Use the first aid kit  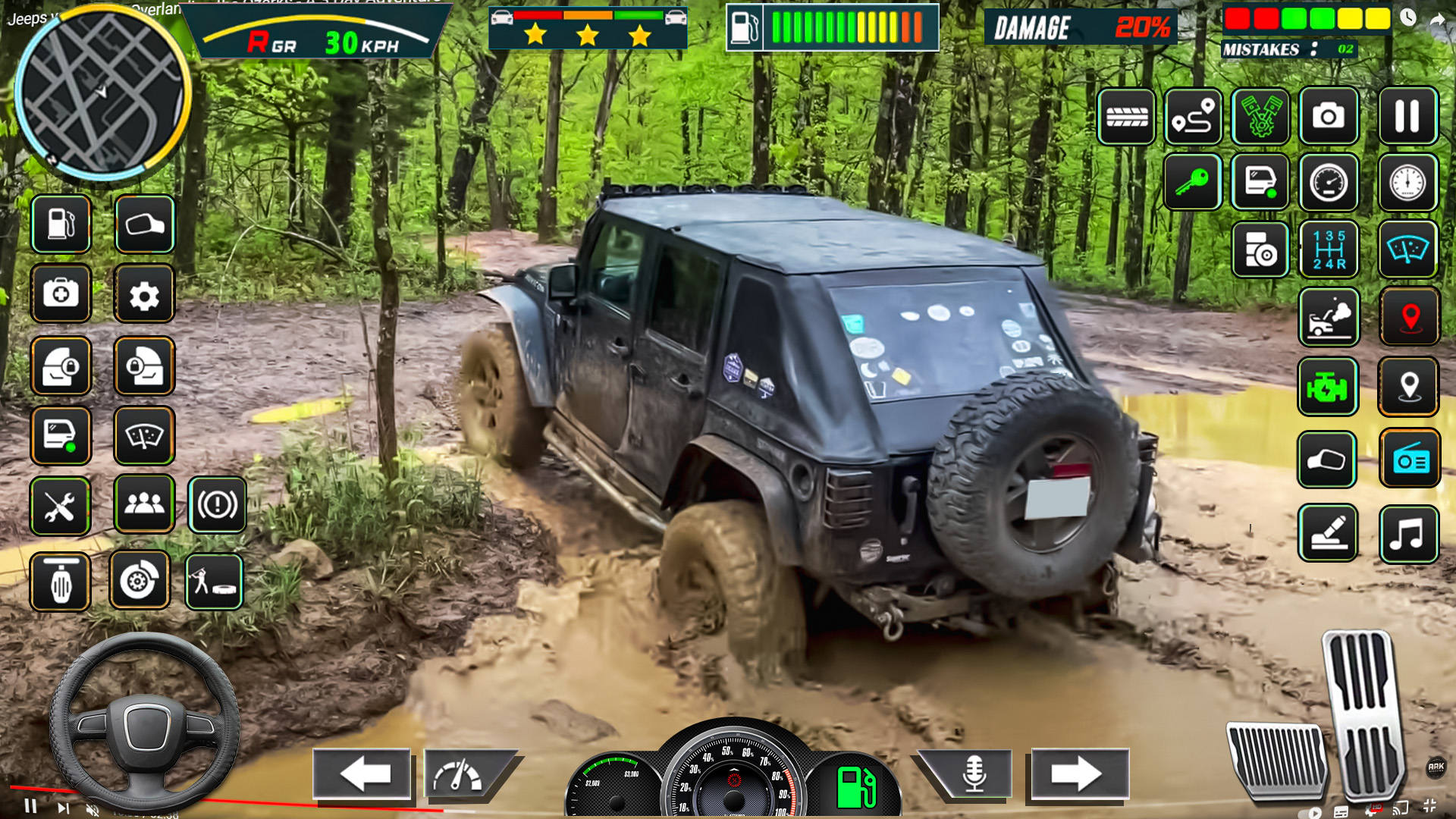point(61,293)
